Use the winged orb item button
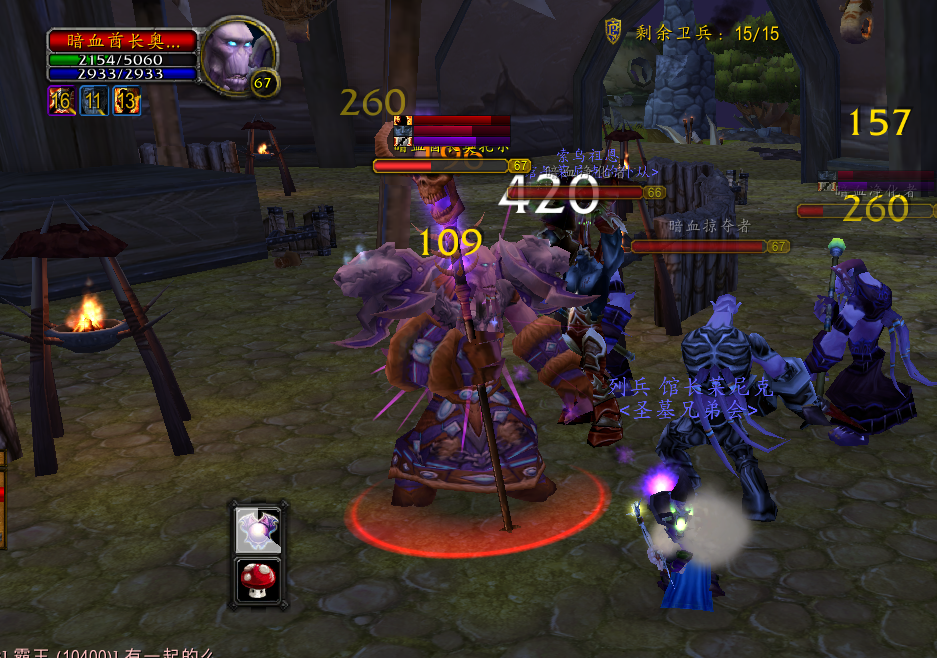 257,530
